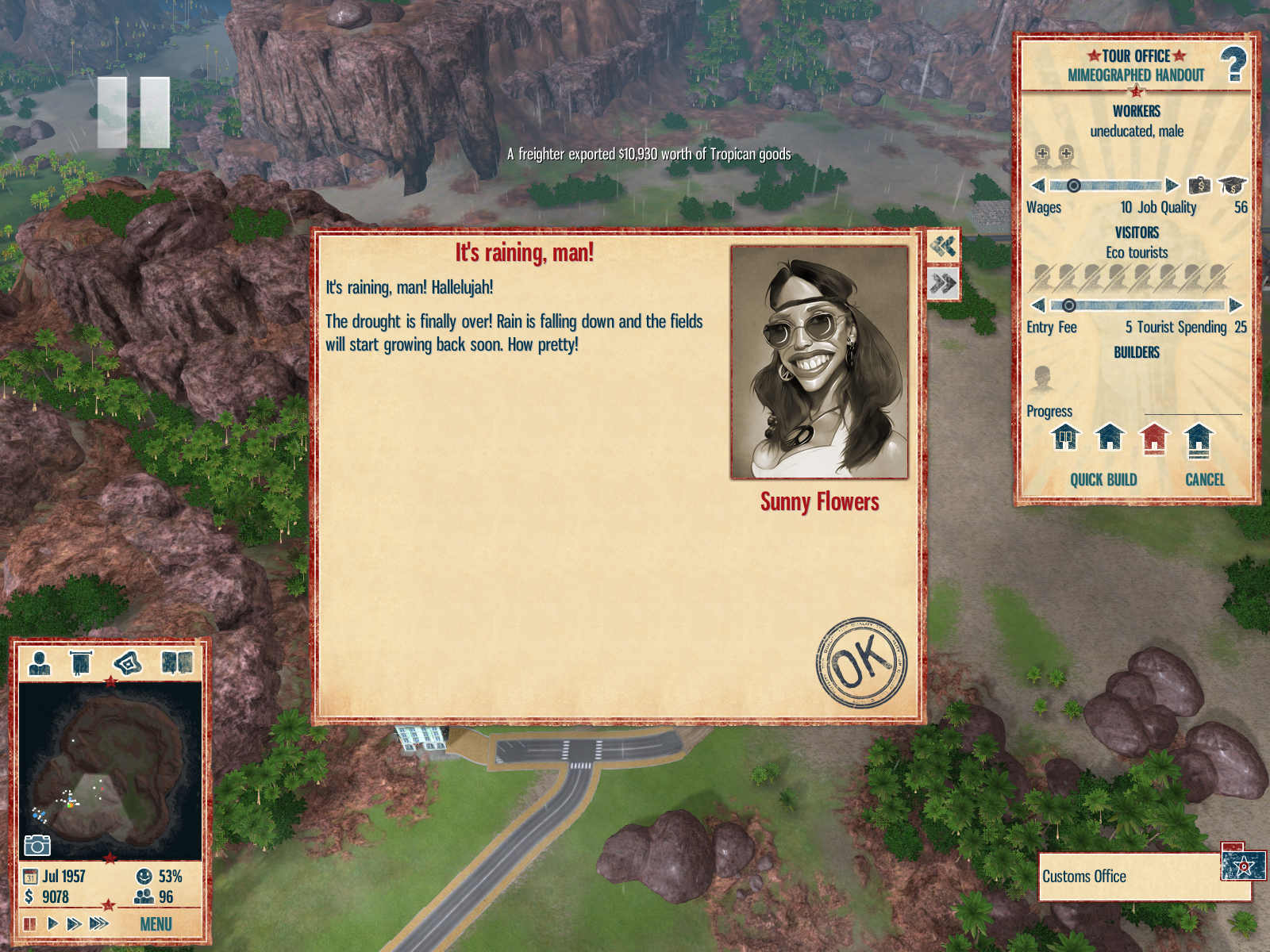Go to the previous message with left arrows
Image resolution: width=1270 pixels, height=952 pixels.
tap(943, 247)
